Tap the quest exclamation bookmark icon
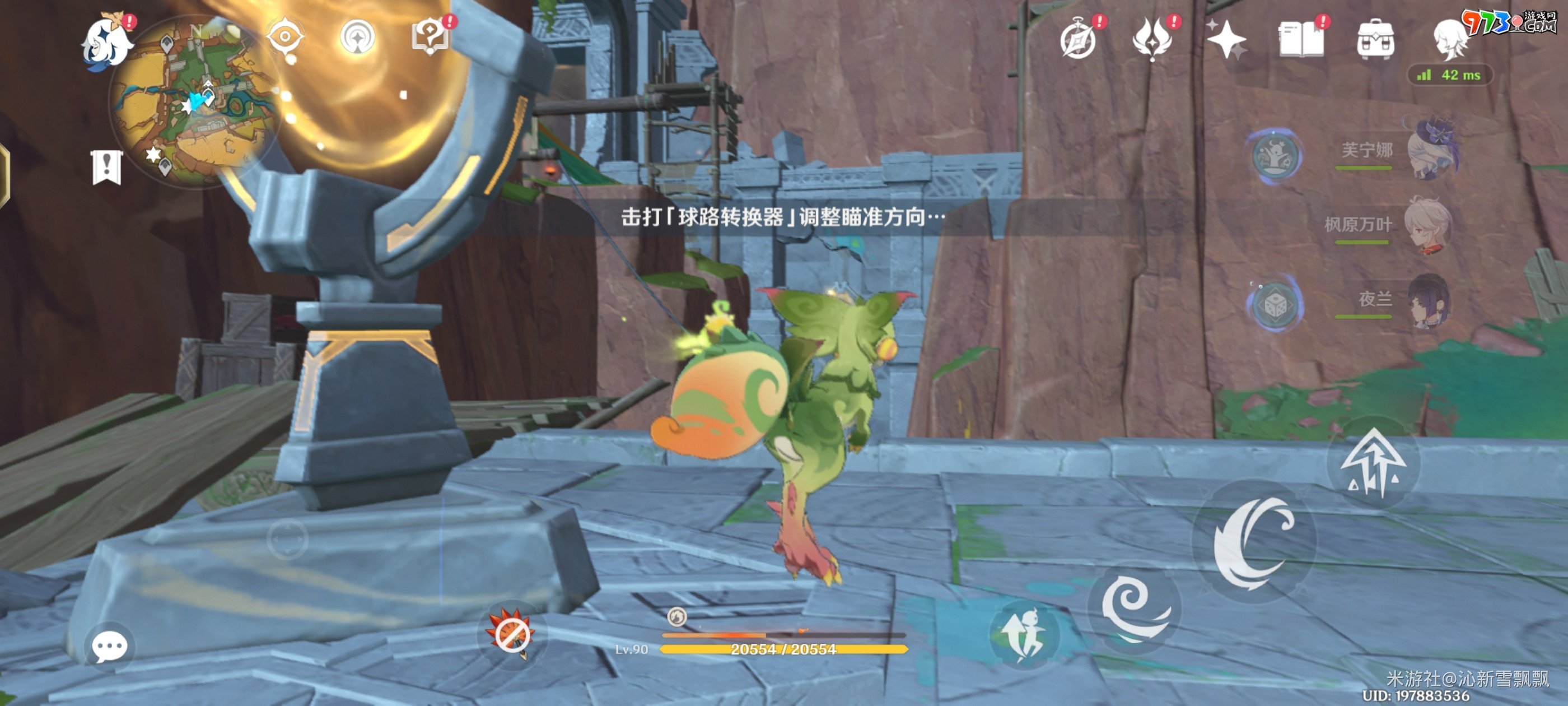Screen dimensions: 1568x706 point(106,167)
